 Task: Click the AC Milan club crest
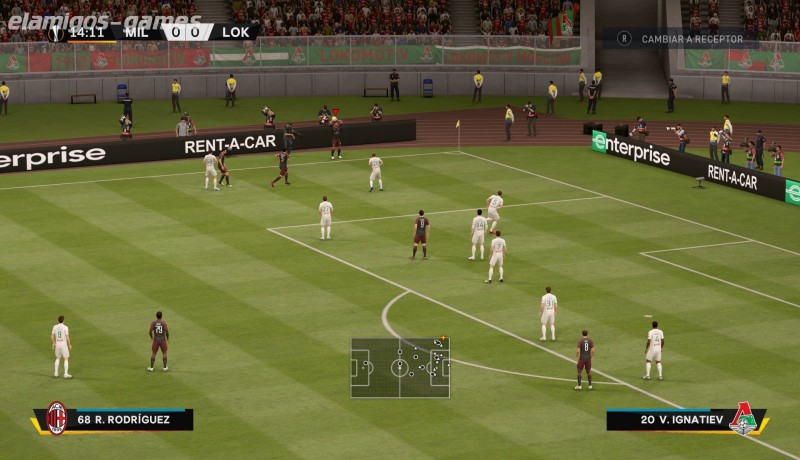point(57,418)
